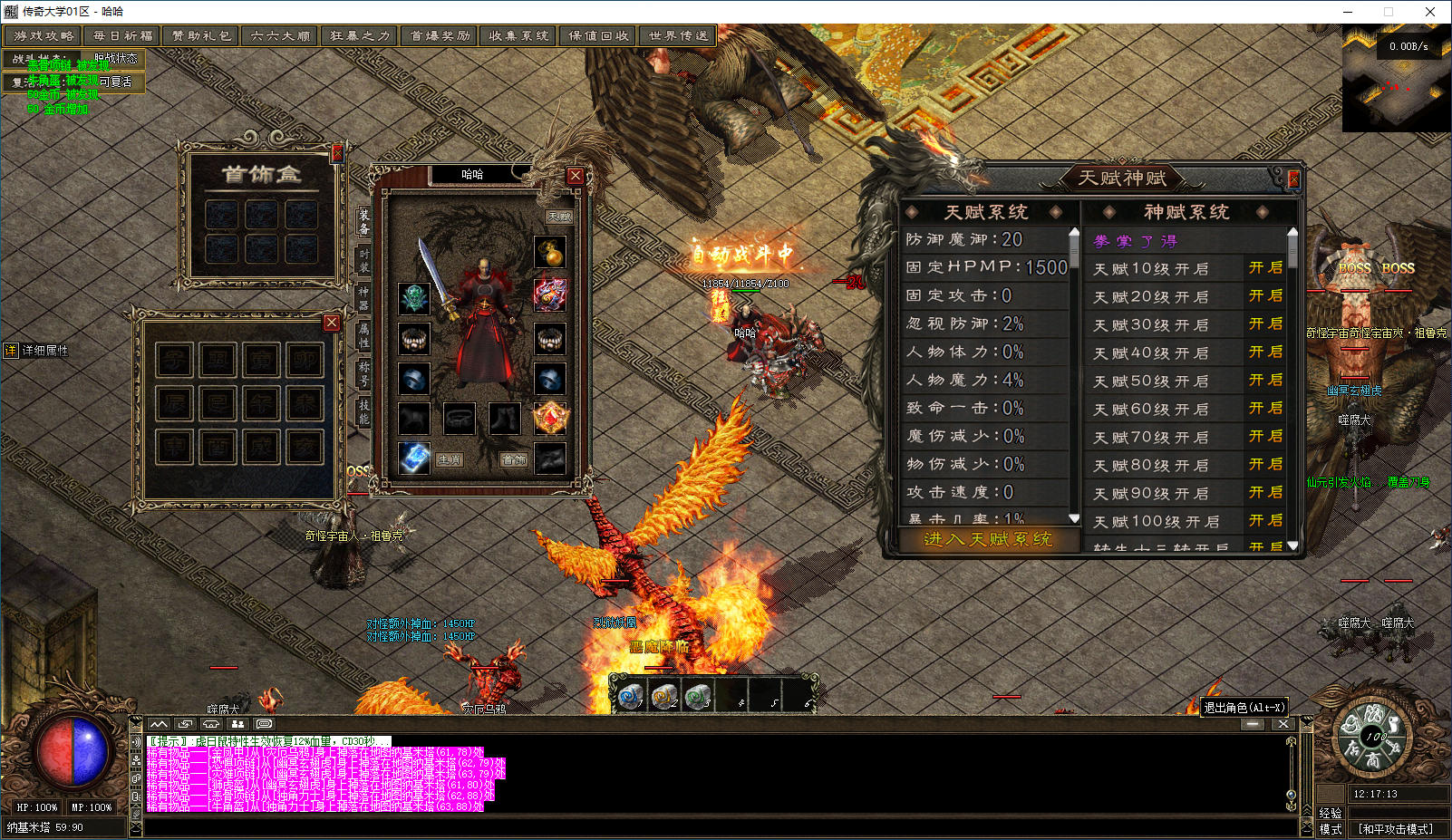Image resolution: width=1452 pixels, height=840 pixels.
Task: Open the 保值回收 recycle menu
Action: tap(599, 36)
